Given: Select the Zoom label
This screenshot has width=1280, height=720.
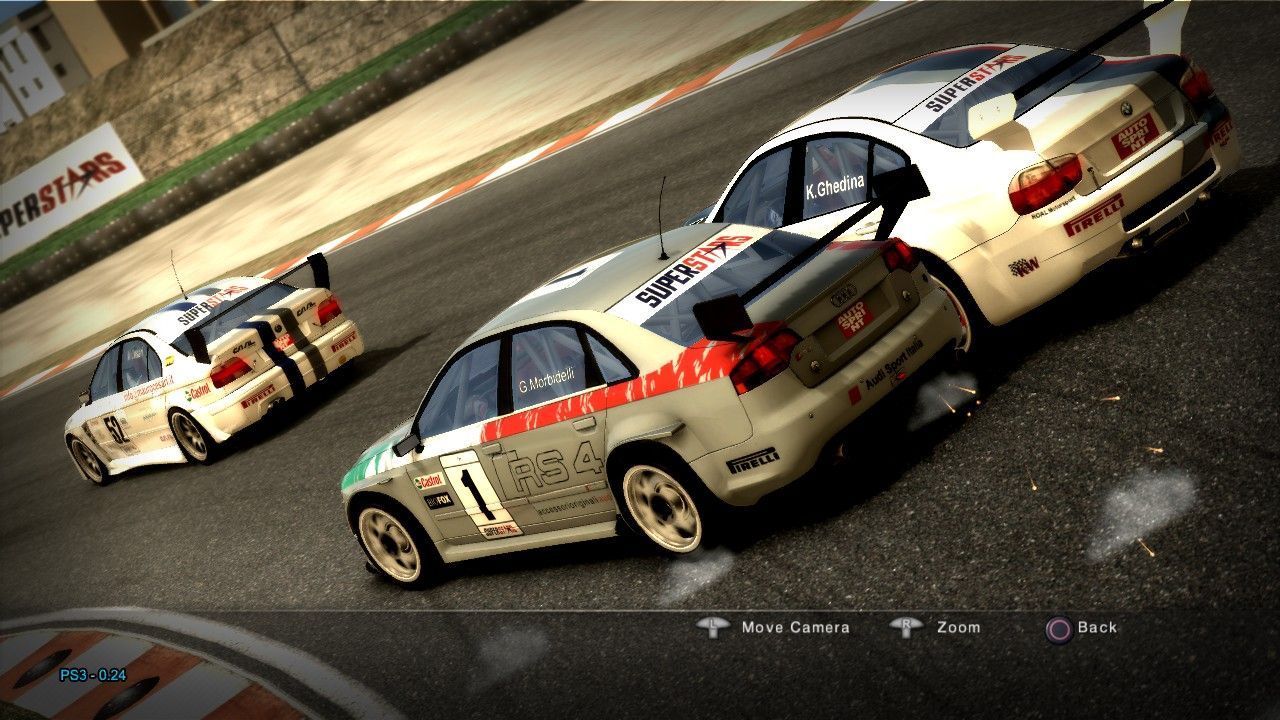Looking at the screenshot, I should pyautogui.click(x=958, y=628).
